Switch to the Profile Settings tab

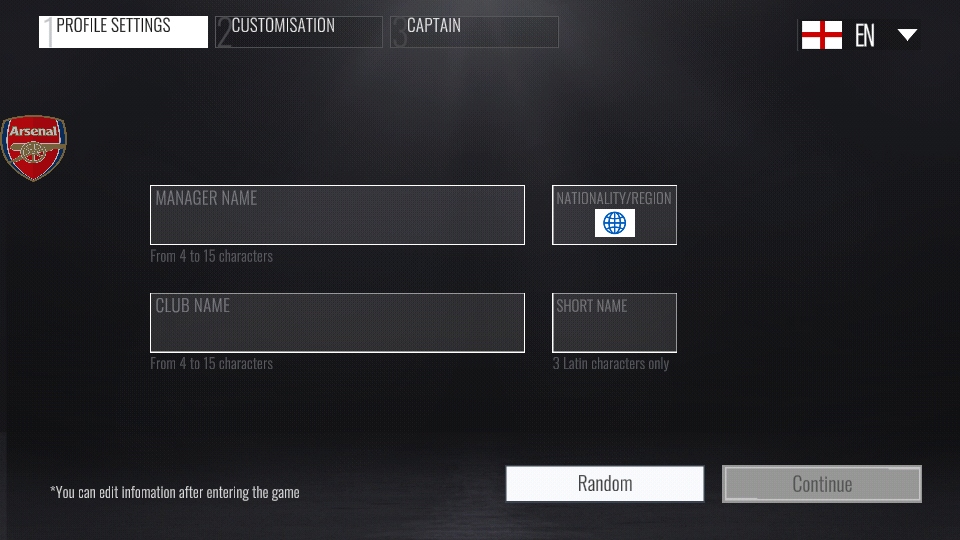click(123, 31)
